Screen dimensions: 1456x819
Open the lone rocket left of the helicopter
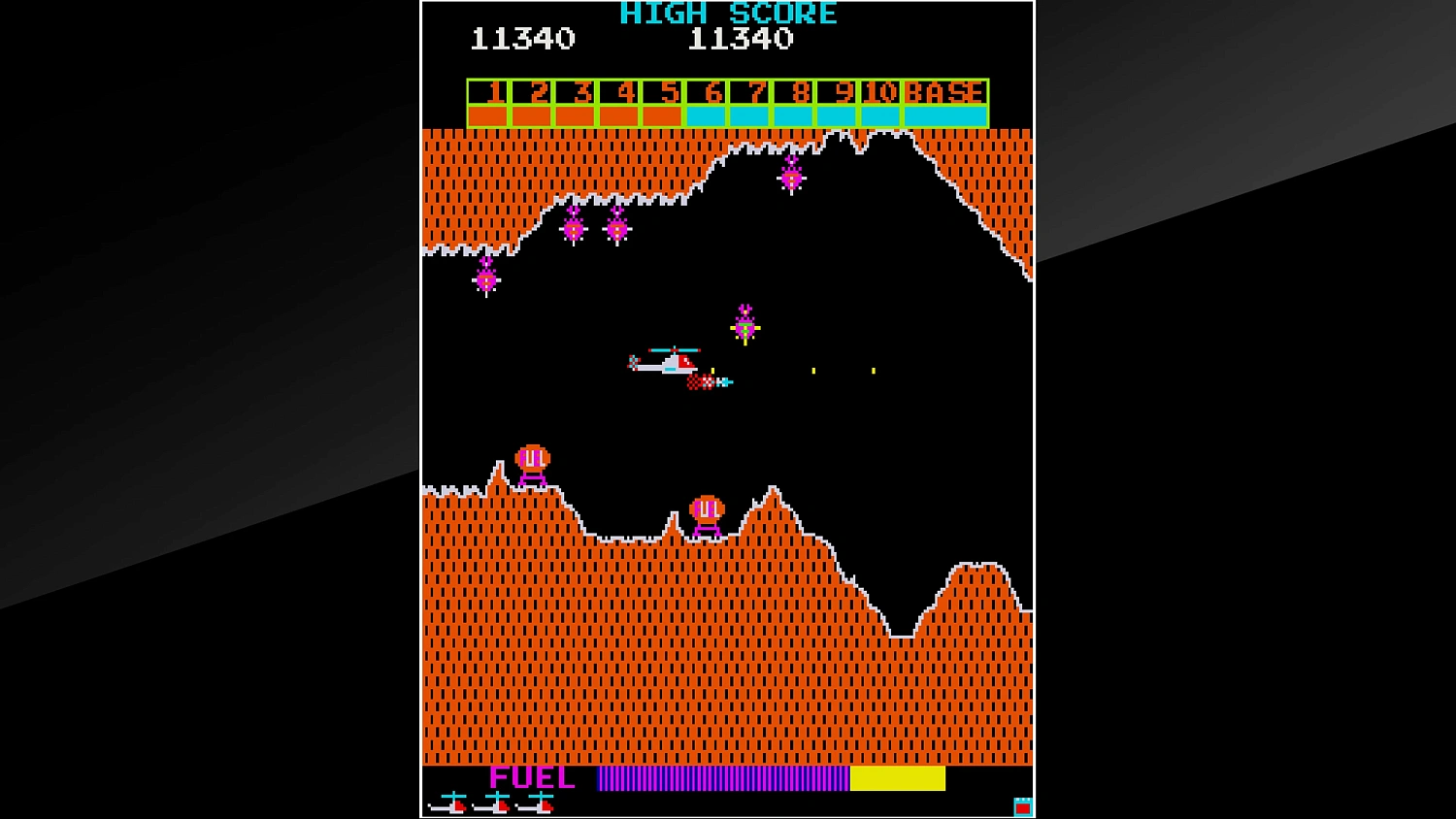point(485,279)
